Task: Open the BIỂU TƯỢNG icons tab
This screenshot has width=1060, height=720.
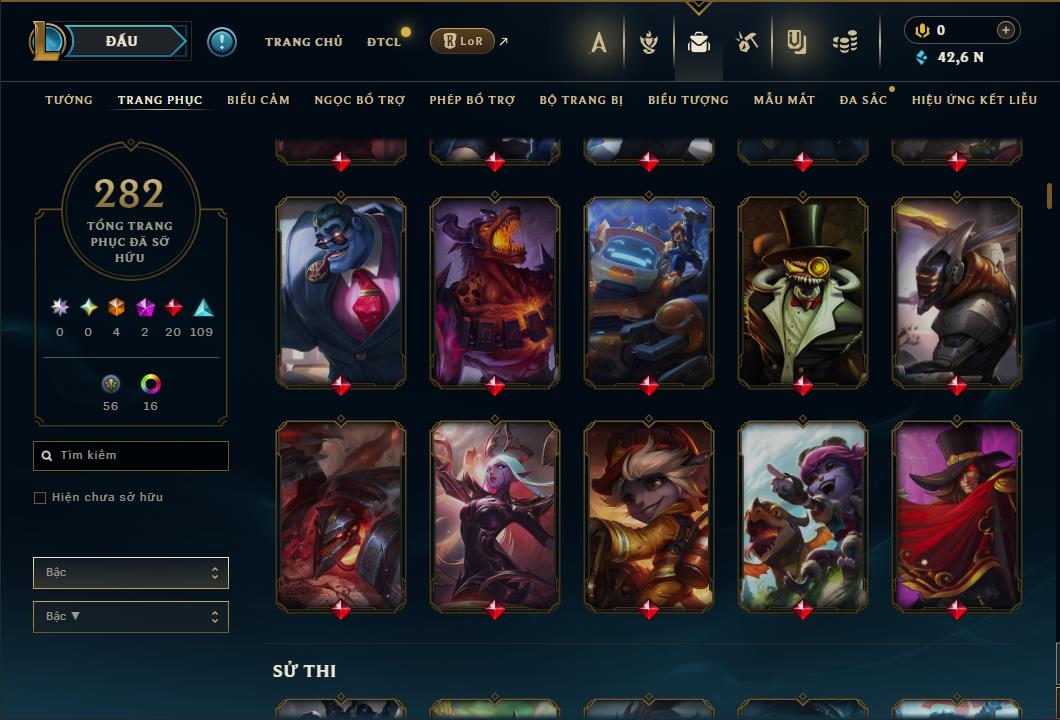Action: click(688, 100)
